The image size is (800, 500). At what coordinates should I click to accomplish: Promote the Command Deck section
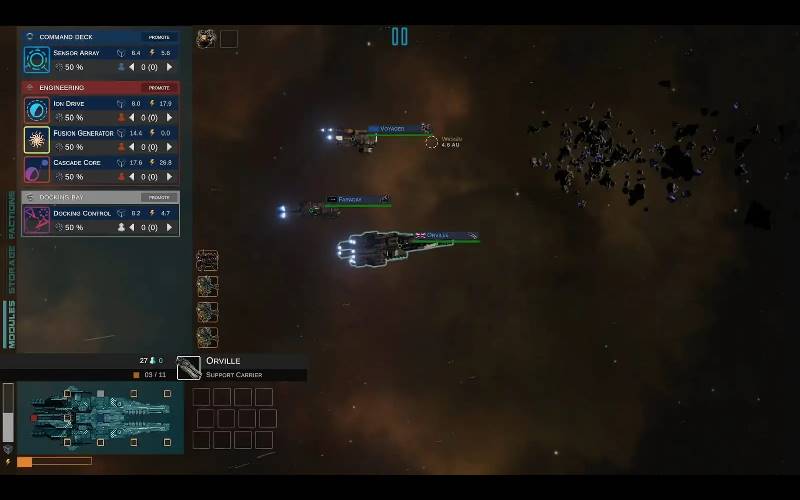(158, 37)
